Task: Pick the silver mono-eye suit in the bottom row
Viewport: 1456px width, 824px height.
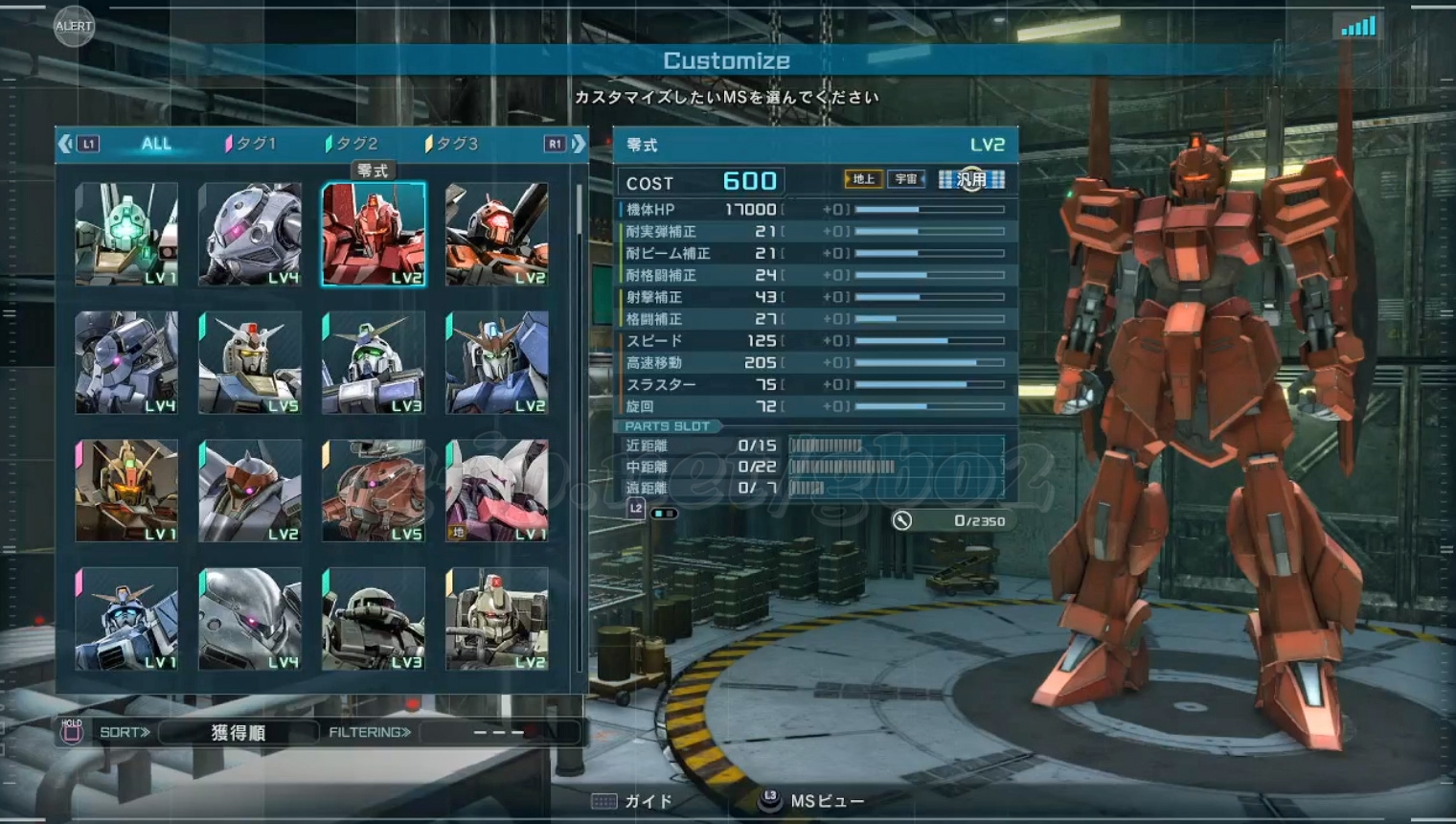Action: click(x=250, y=619)
